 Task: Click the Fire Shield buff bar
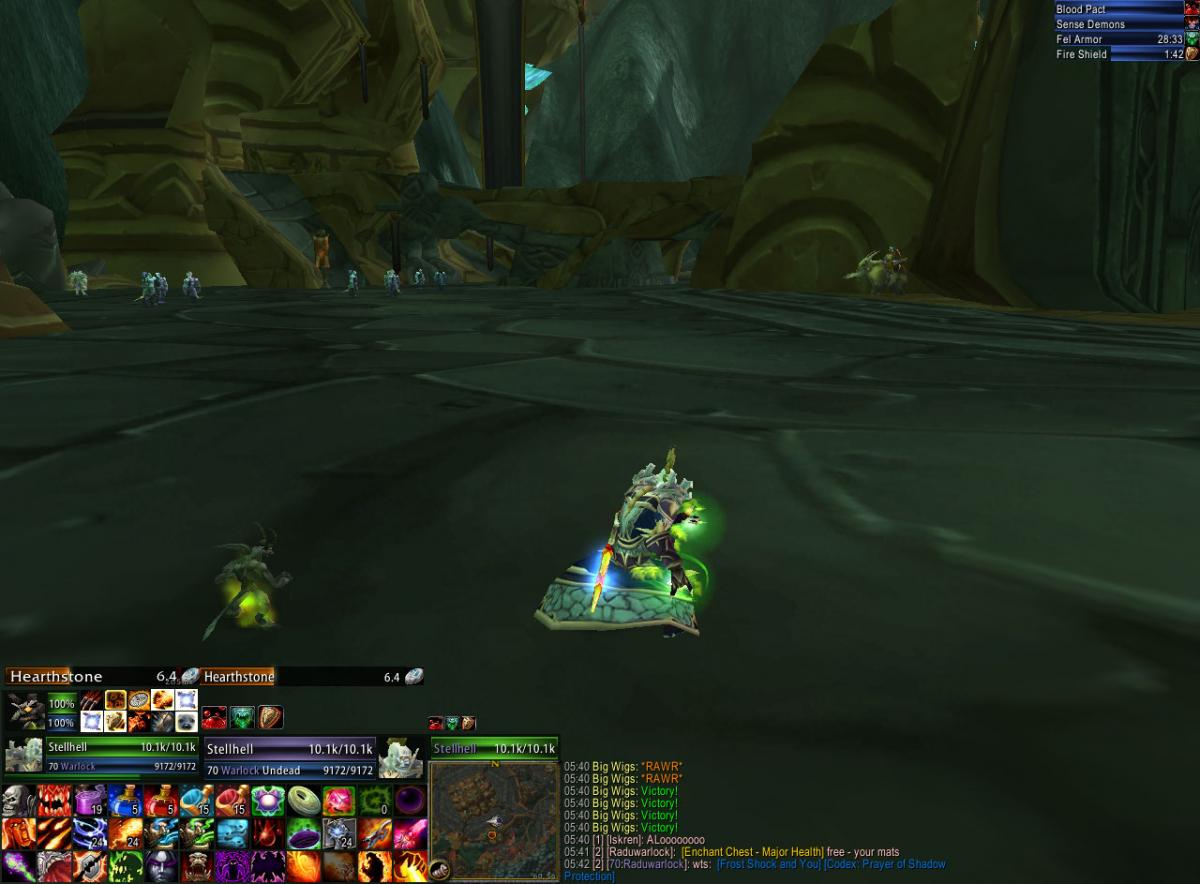click(1119, 54)
